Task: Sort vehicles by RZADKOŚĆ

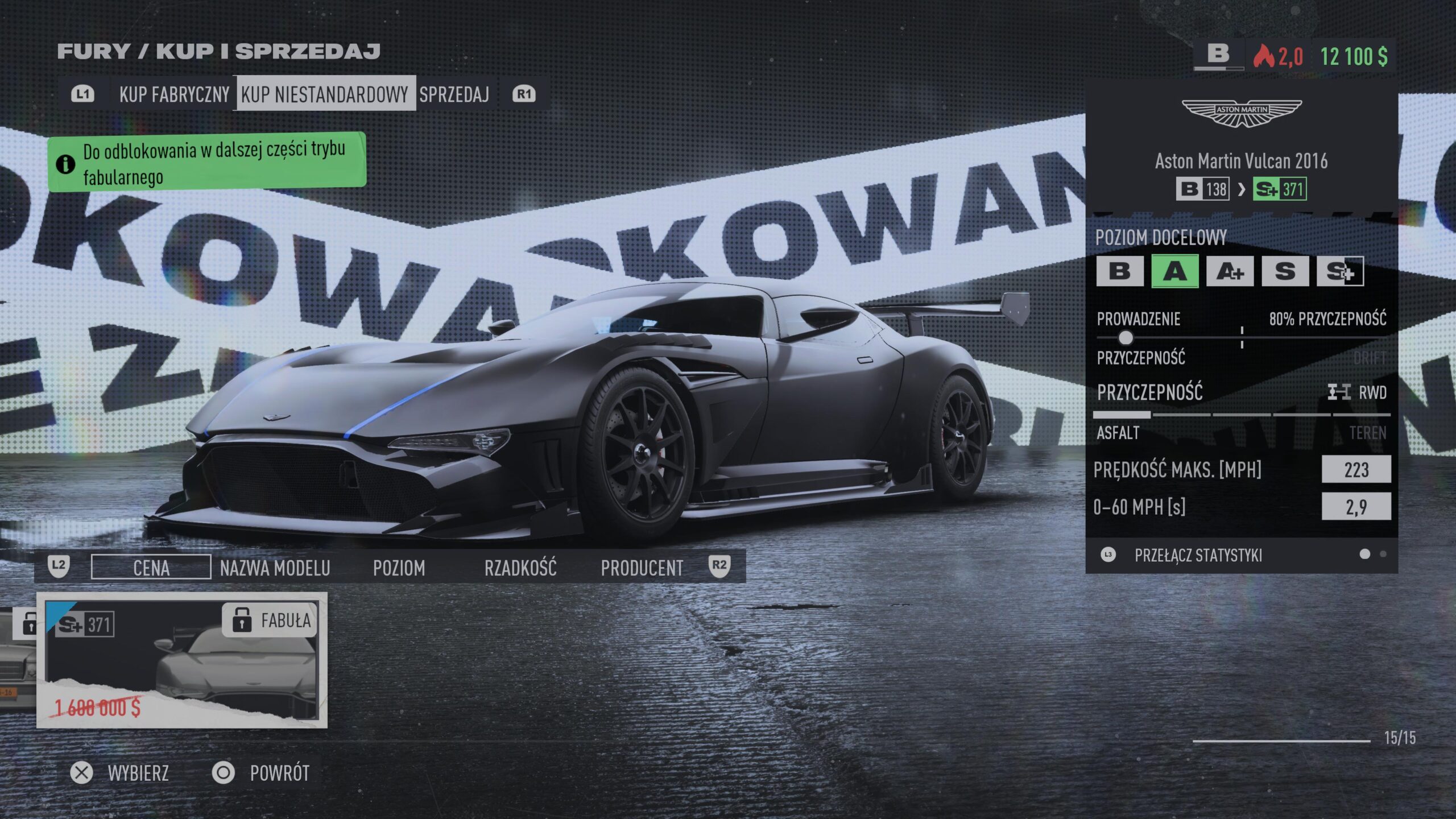Action: click(520, 568)
